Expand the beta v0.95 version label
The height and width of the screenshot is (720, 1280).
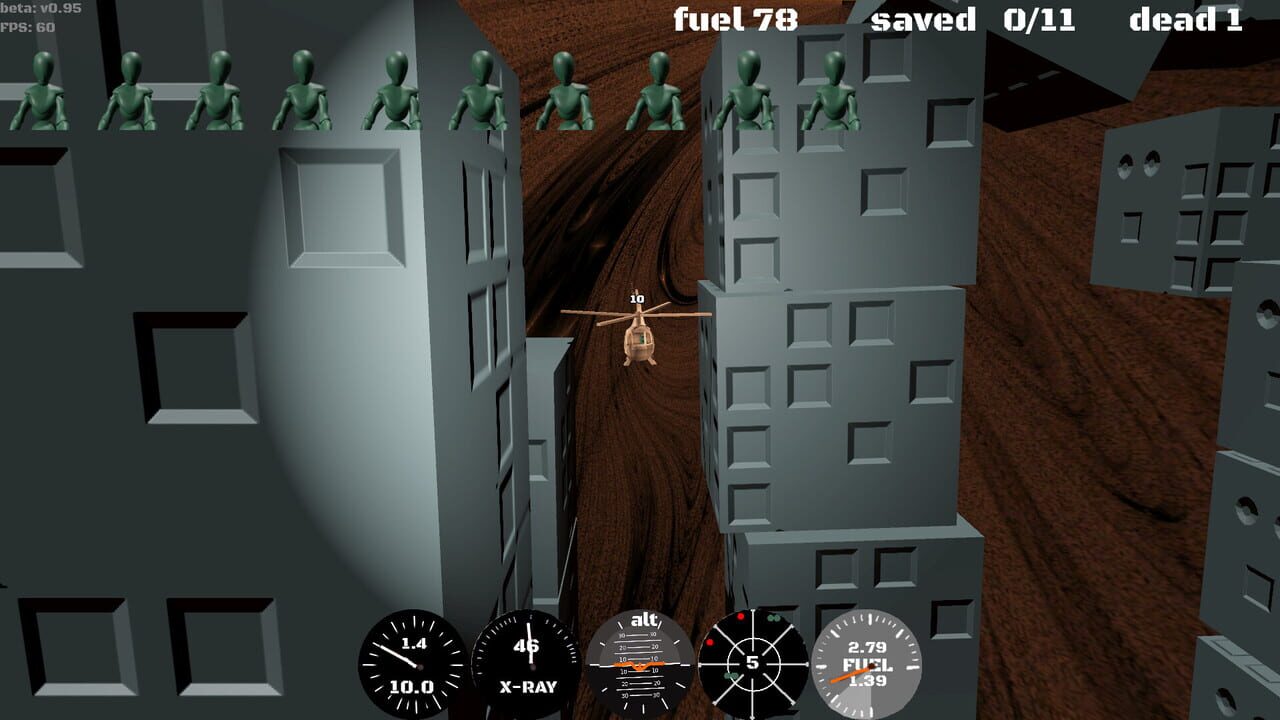31,8
